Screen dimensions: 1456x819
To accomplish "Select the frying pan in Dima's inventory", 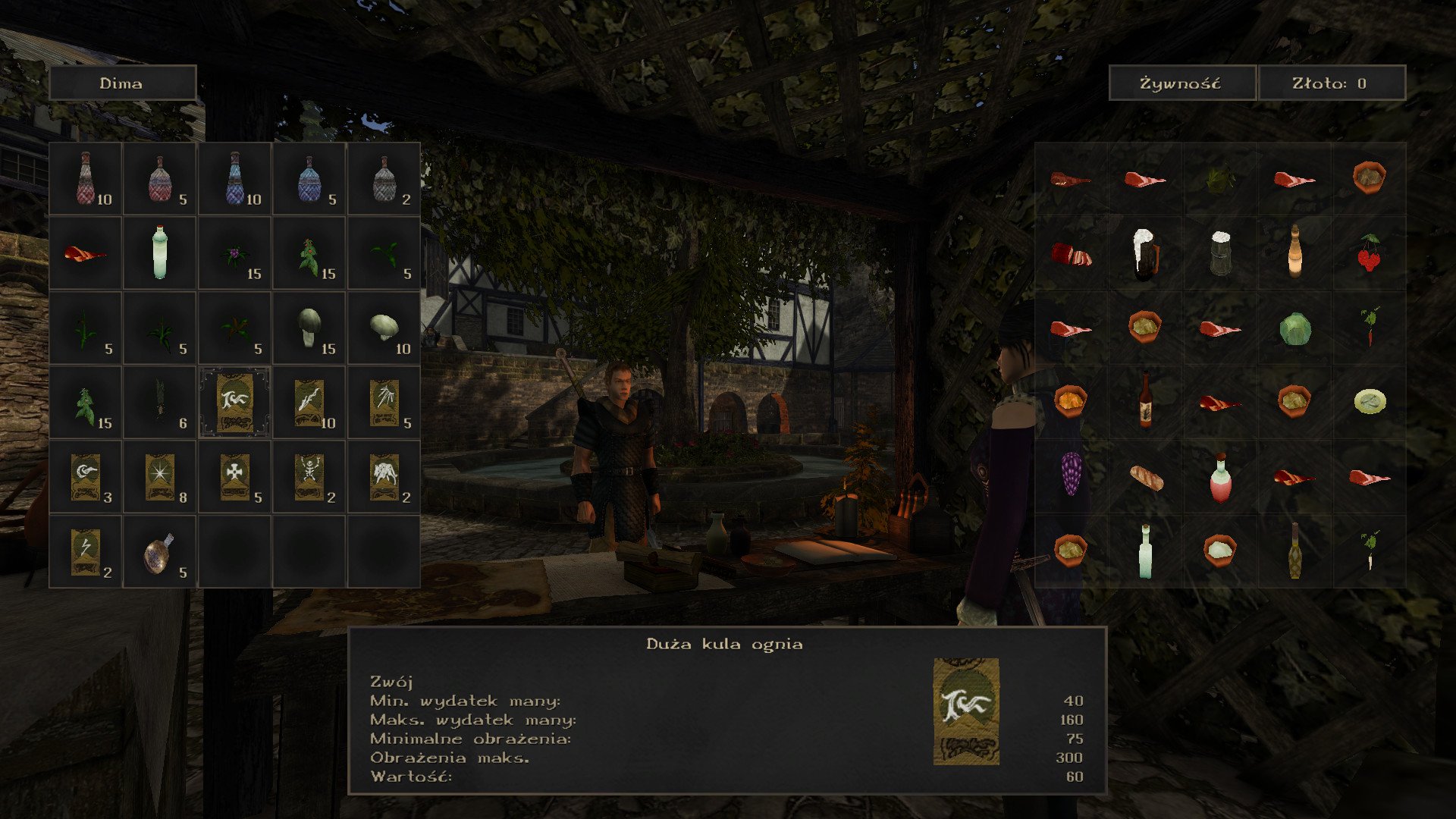I will (159, 551).
